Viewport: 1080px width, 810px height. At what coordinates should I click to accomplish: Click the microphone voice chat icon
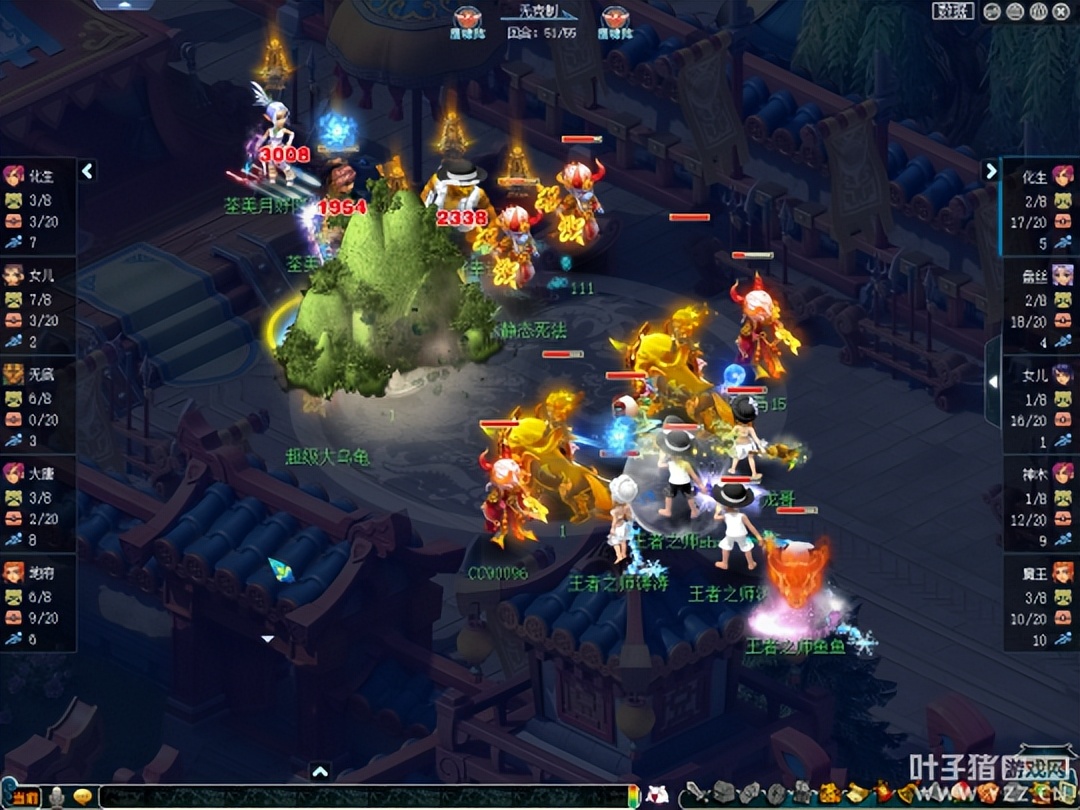58,797
